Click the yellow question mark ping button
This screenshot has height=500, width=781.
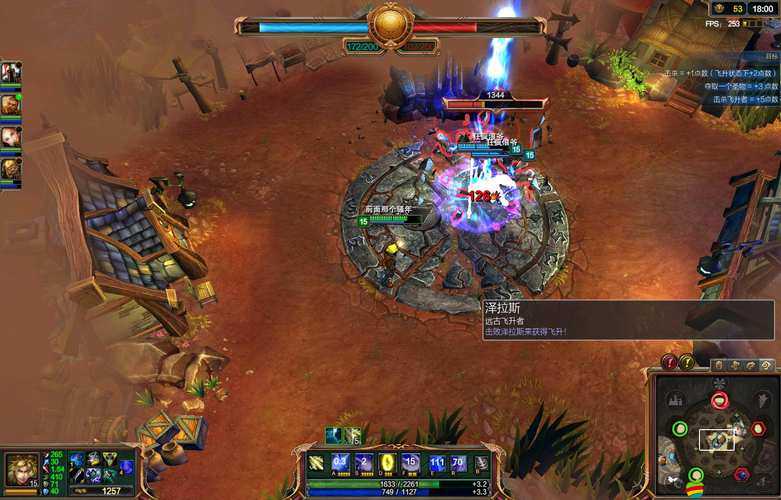point(687,362)
